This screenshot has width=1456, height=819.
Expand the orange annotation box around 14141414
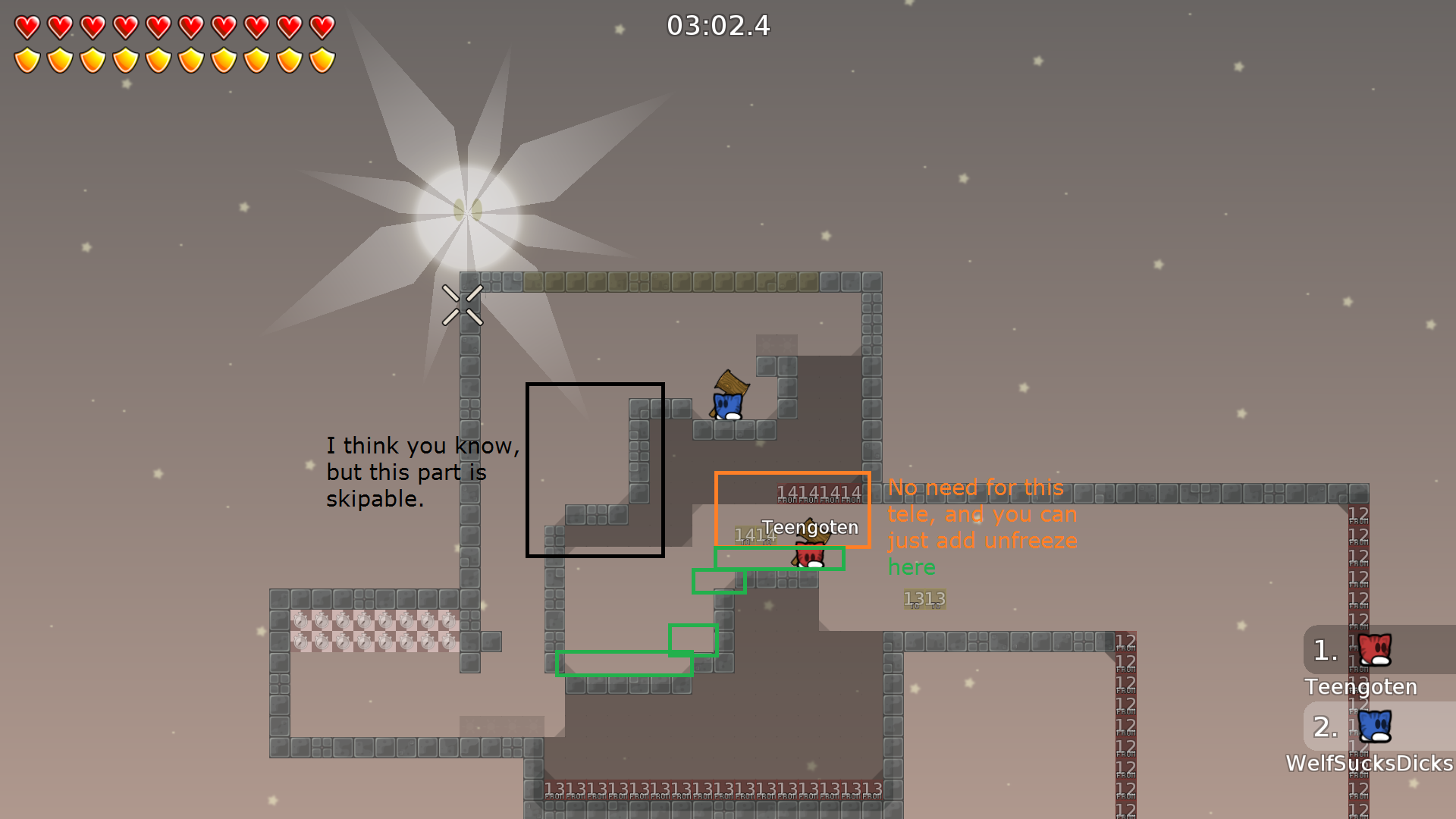pos(793,510)
